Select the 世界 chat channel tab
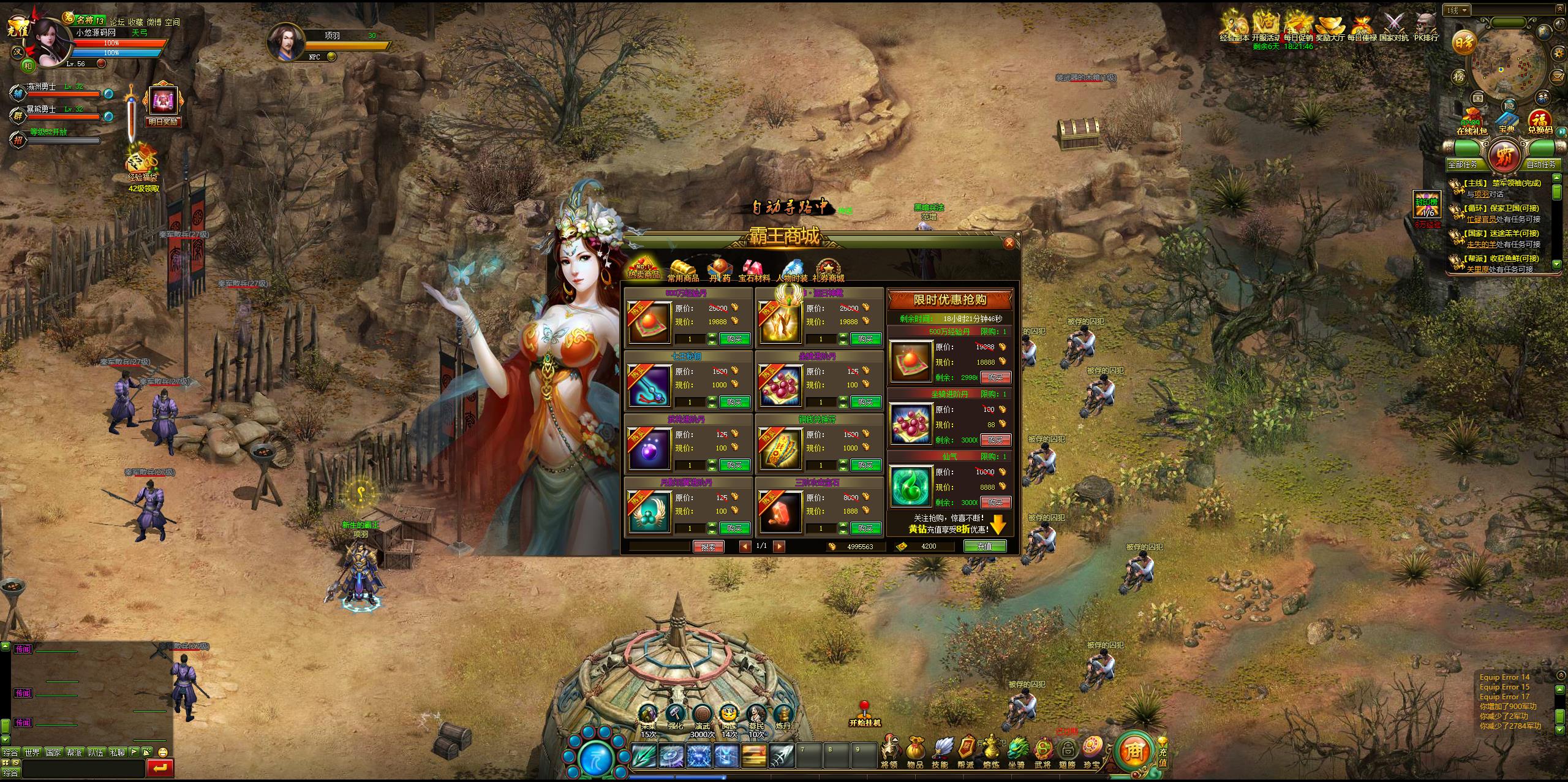 pyautogui.click(x=32, y=752)
